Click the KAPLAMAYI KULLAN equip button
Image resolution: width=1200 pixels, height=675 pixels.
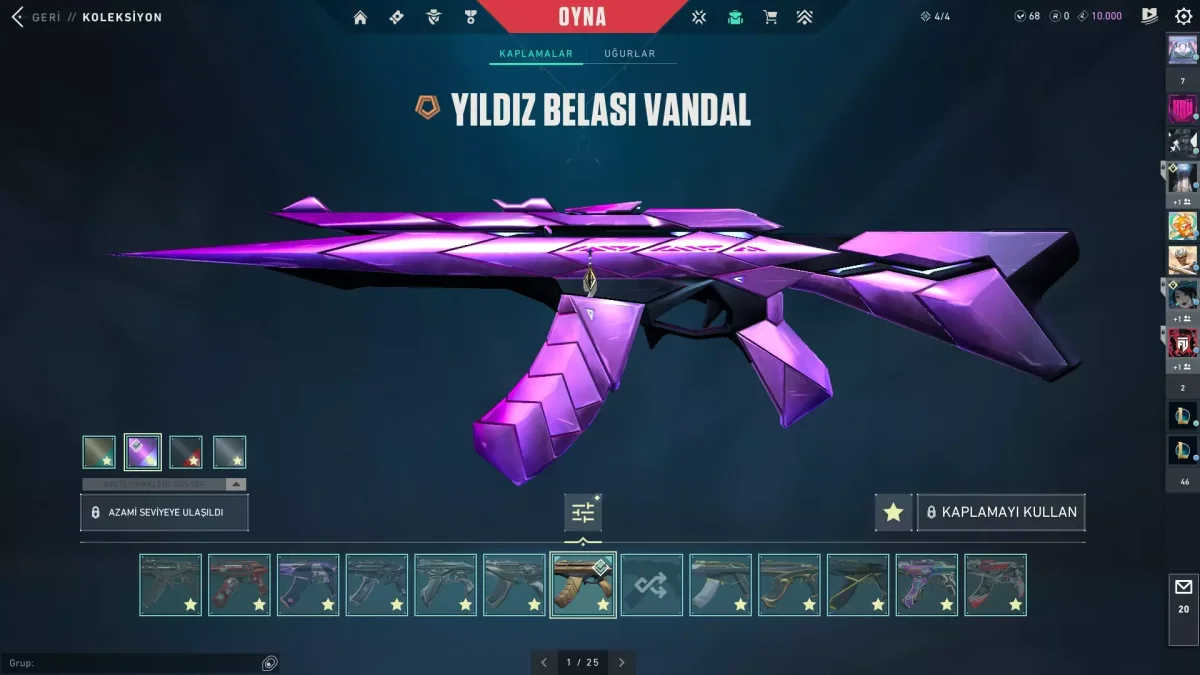[x=1001, y=512]
